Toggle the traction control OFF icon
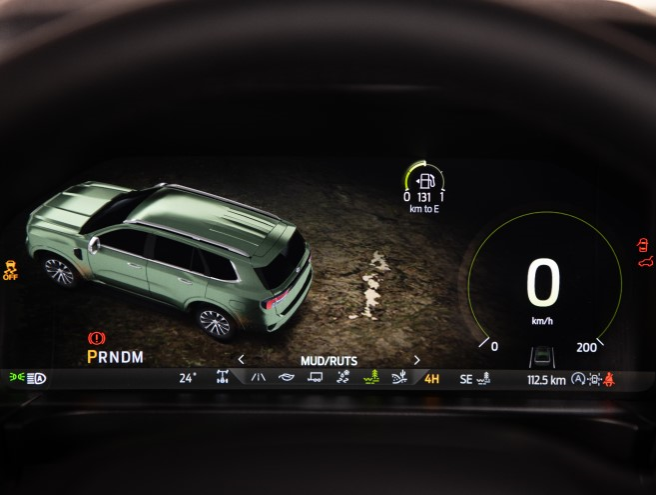656x495 pixels. point(11,270)
